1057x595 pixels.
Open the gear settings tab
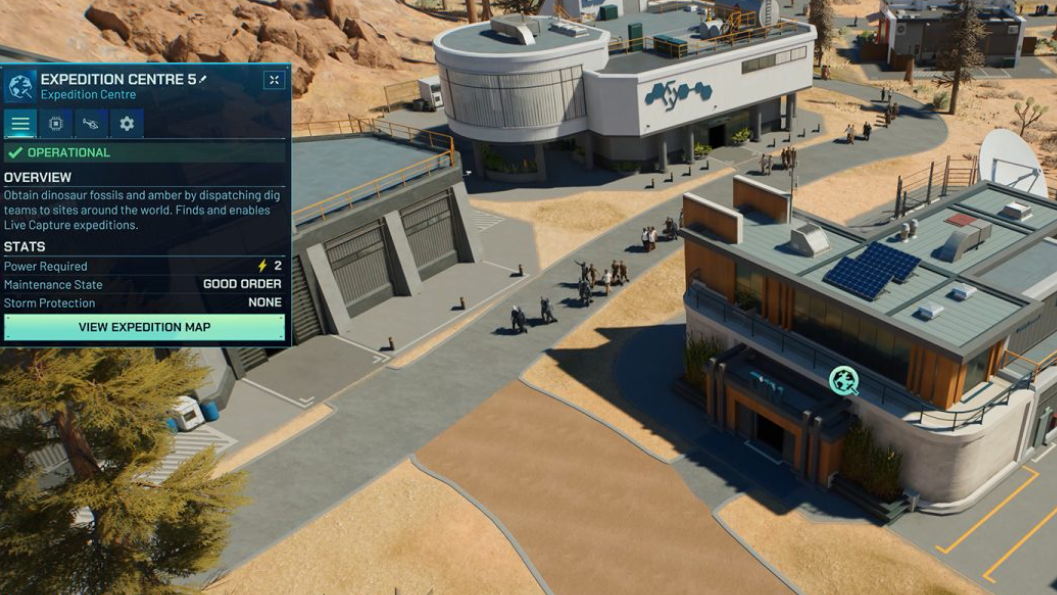pos(127,124)
